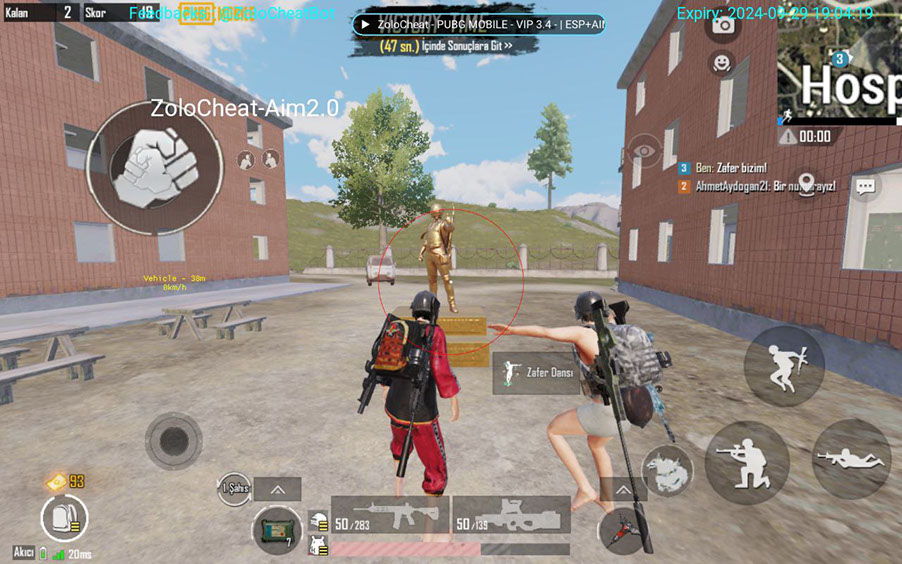Tap the jump button
The height and width of the screenshot is (564, 902).
click(x=784, y=365)
